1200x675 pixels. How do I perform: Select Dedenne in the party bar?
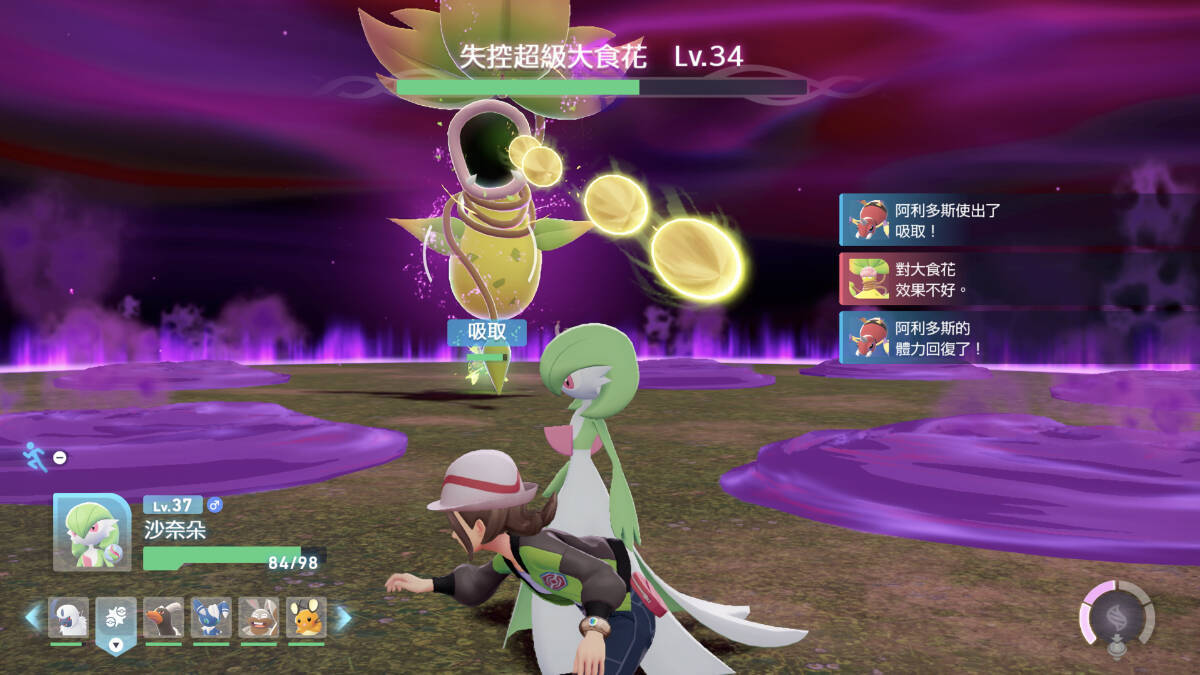coord(306,619)
